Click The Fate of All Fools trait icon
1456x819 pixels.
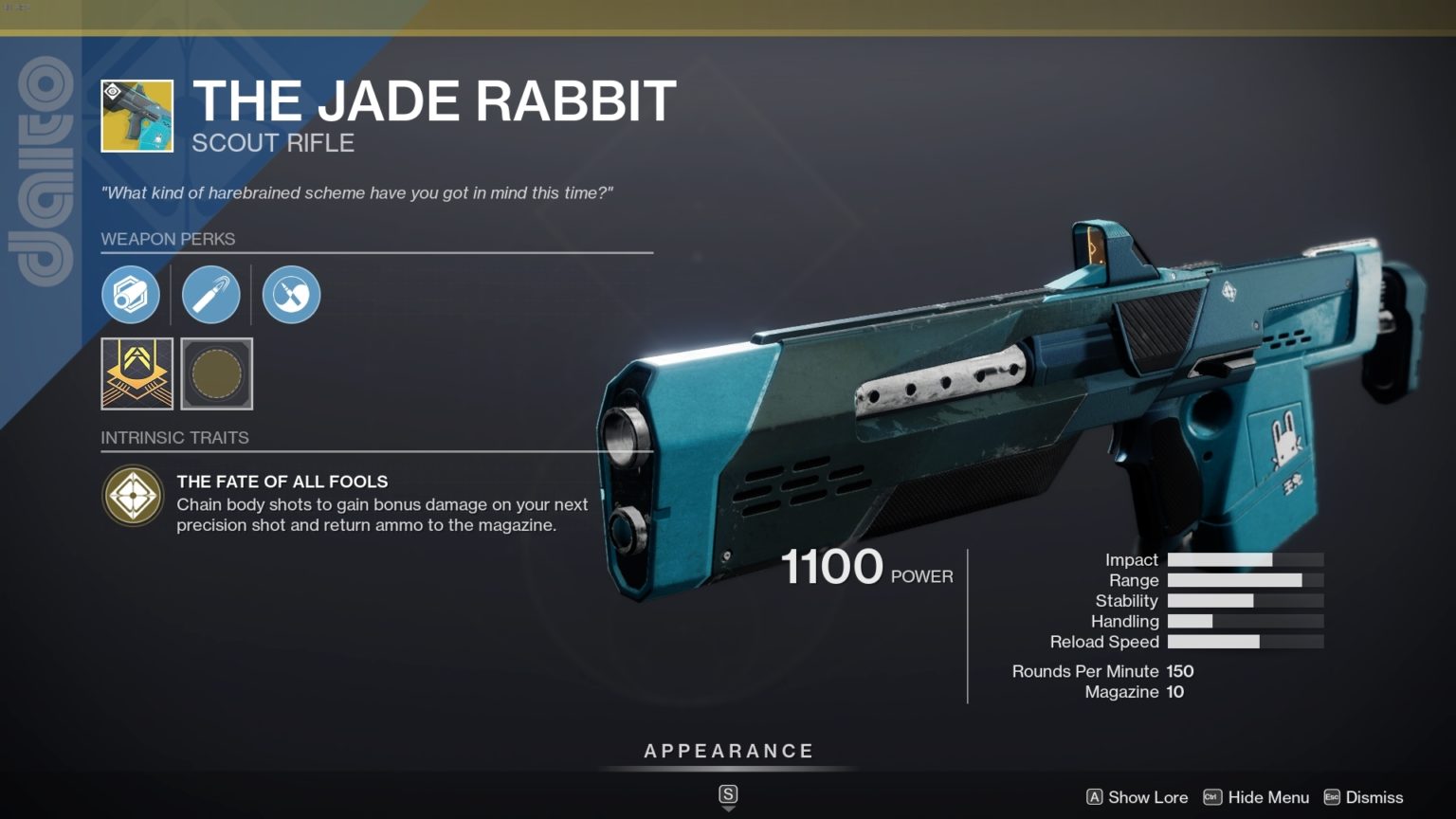(x=133, y=496)
